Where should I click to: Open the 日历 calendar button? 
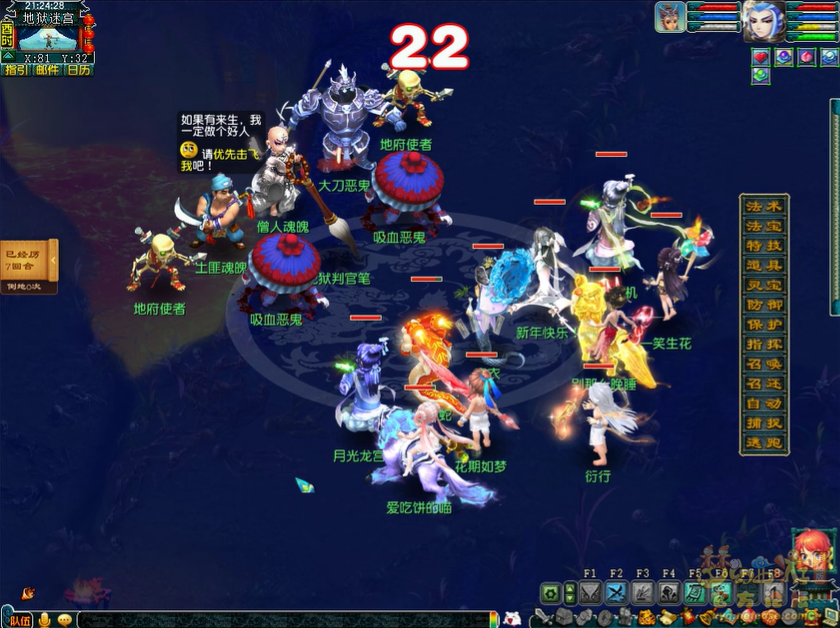point(78,70)
